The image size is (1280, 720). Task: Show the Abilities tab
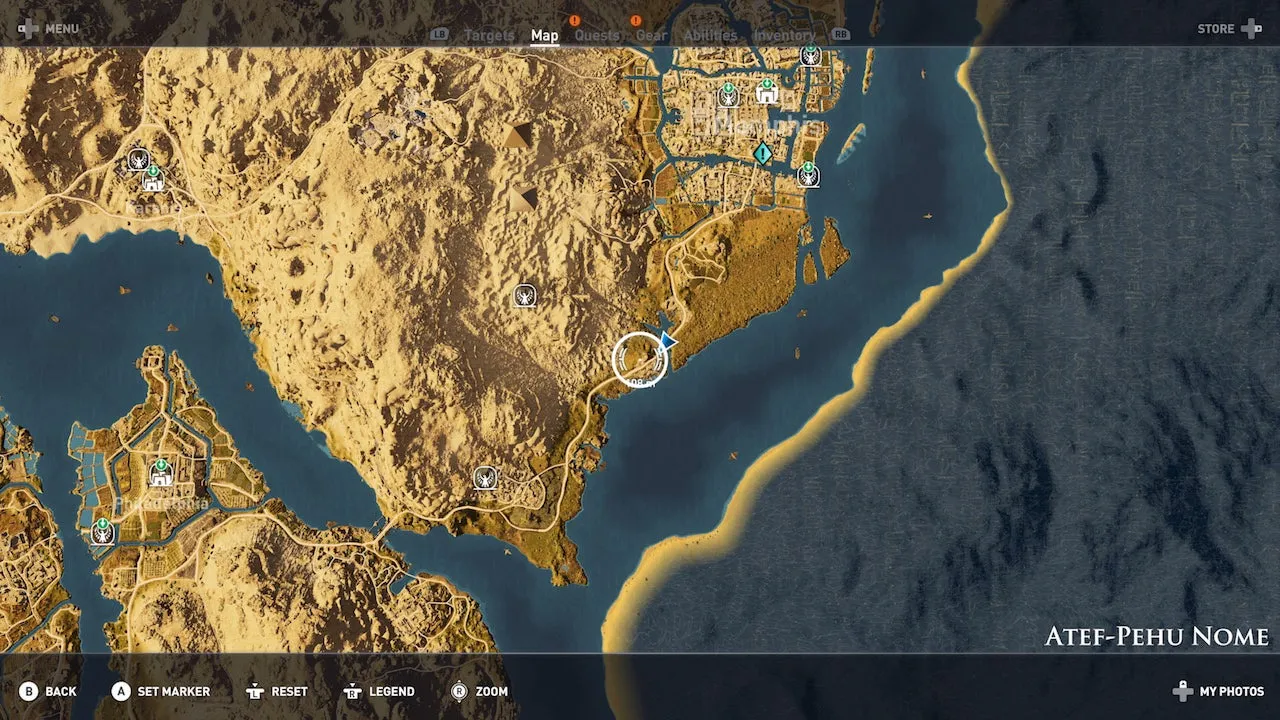pyautogui.click(x=710, y=36)
